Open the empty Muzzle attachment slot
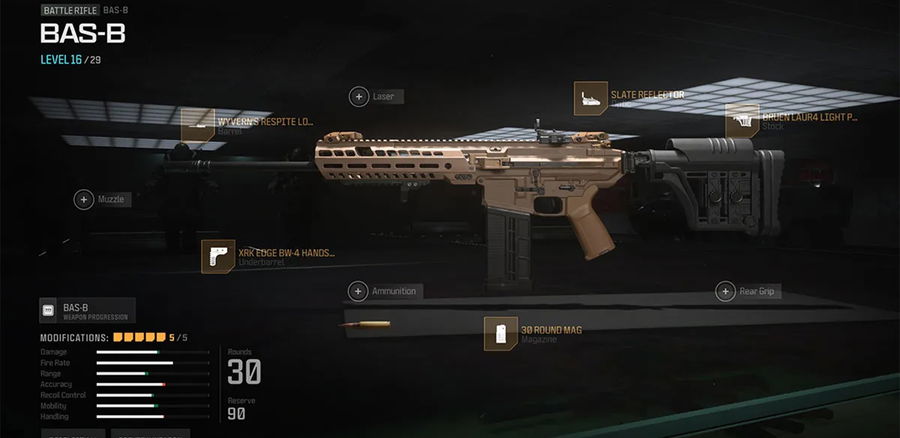This screenshot has width=900, height=438. coord(84,200)
